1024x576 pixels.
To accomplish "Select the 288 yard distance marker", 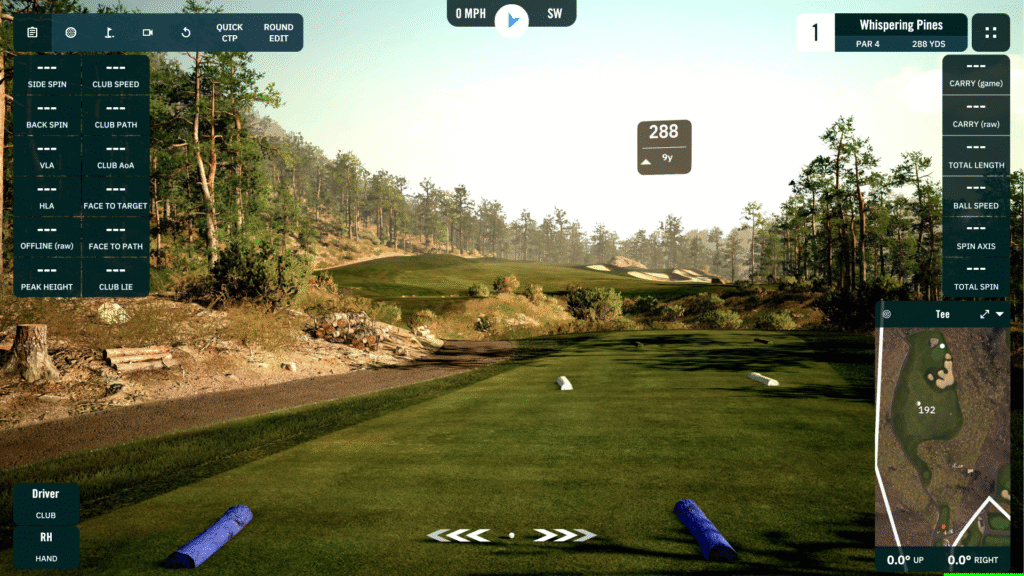I will (x=664, y=146).
